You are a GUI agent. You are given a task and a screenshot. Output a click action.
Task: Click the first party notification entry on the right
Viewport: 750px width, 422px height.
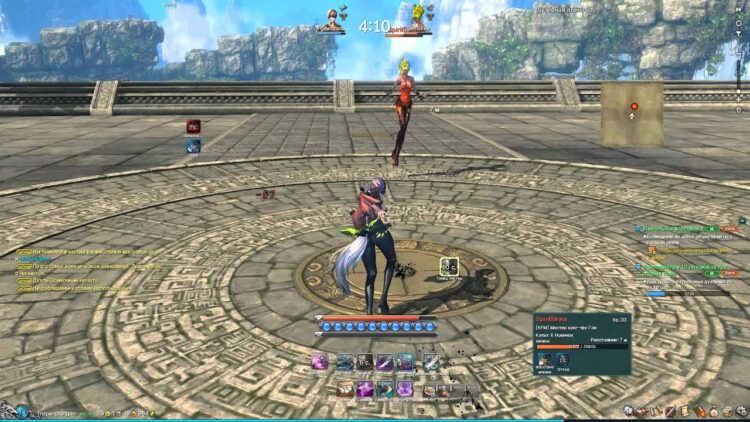click(x=690, y=229)
